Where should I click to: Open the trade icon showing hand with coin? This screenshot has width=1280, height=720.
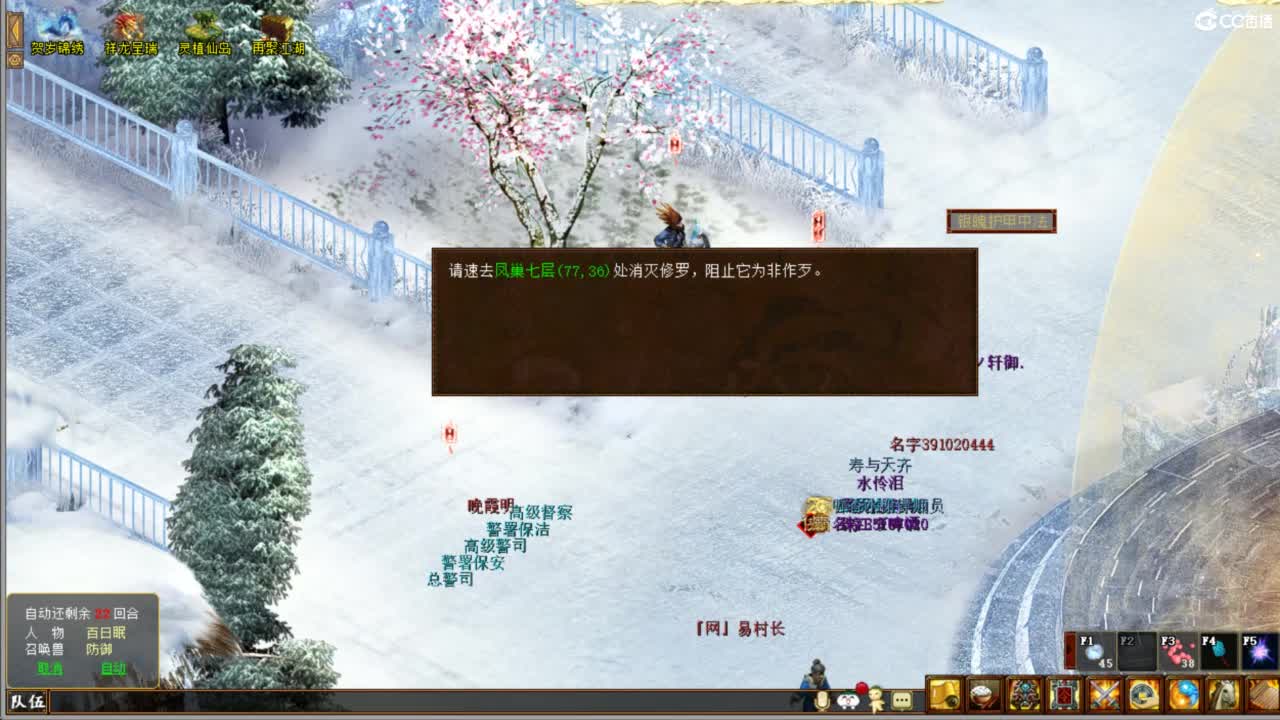point(1142,695)
